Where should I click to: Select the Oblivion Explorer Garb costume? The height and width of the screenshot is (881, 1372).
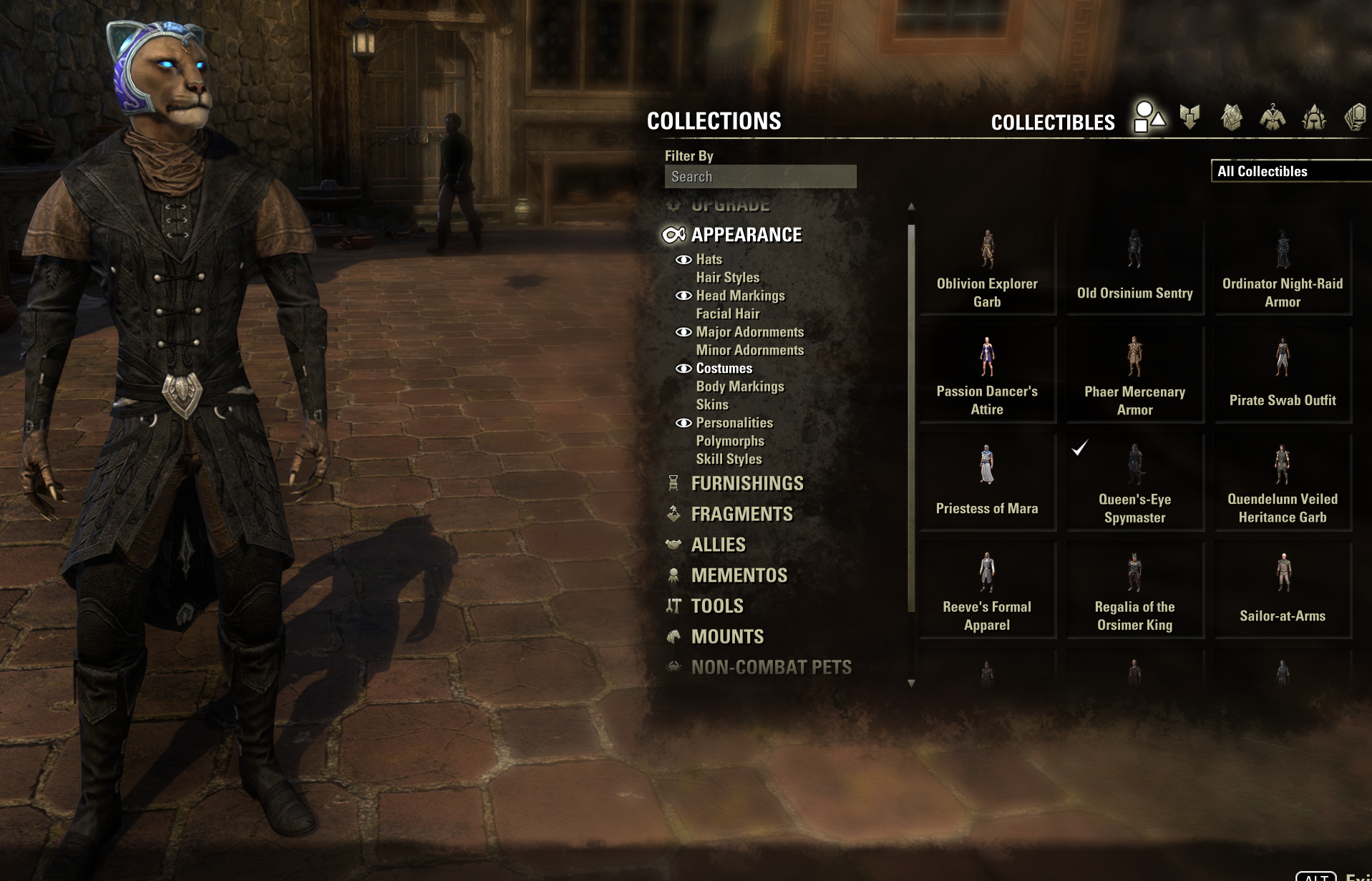click(x=987, y=268)
